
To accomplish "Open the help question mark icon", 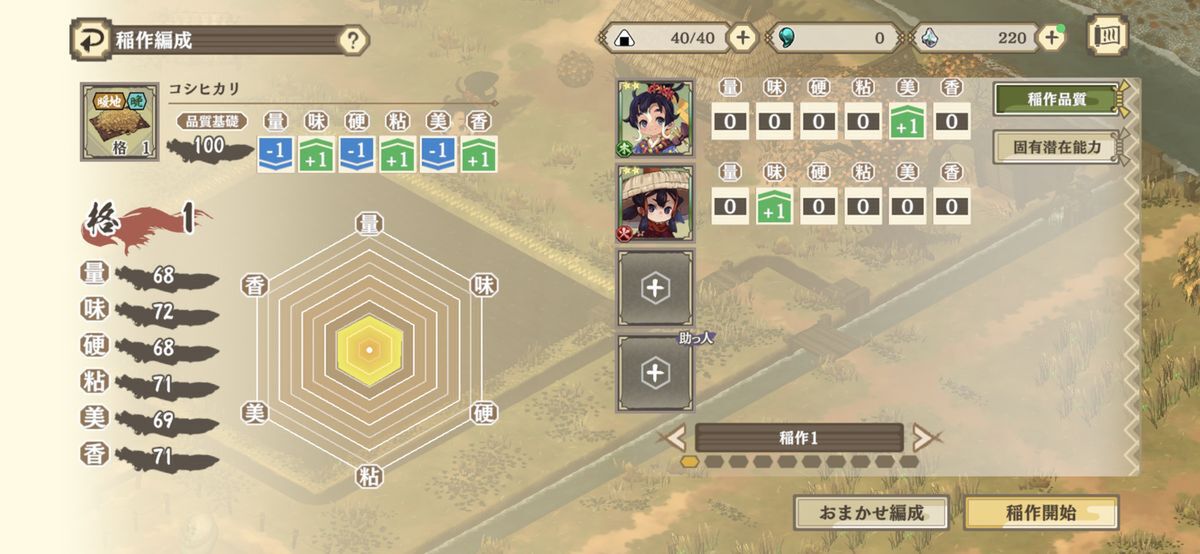I will (352, 41).
